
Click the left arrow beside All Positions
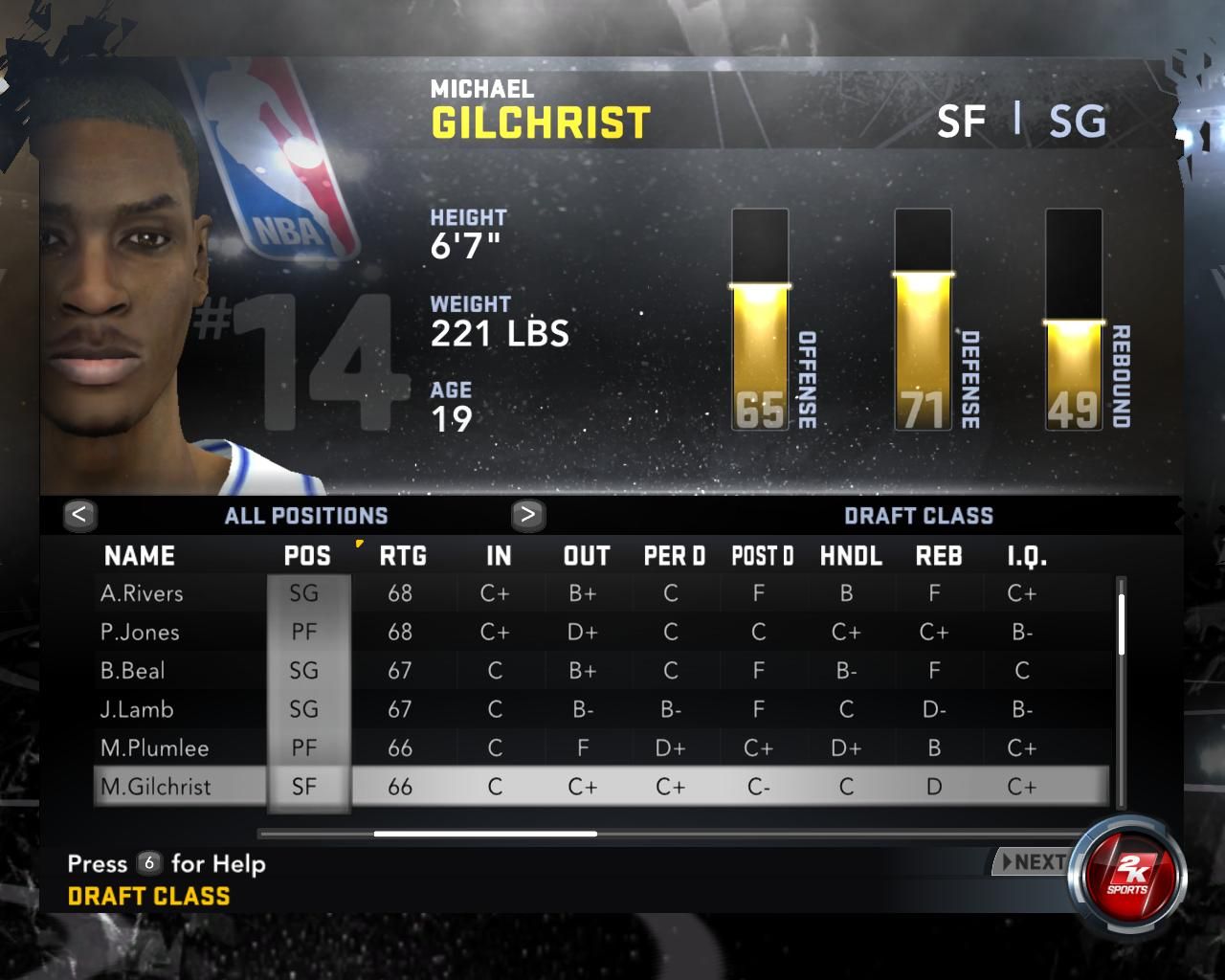(x=79, y=515)
